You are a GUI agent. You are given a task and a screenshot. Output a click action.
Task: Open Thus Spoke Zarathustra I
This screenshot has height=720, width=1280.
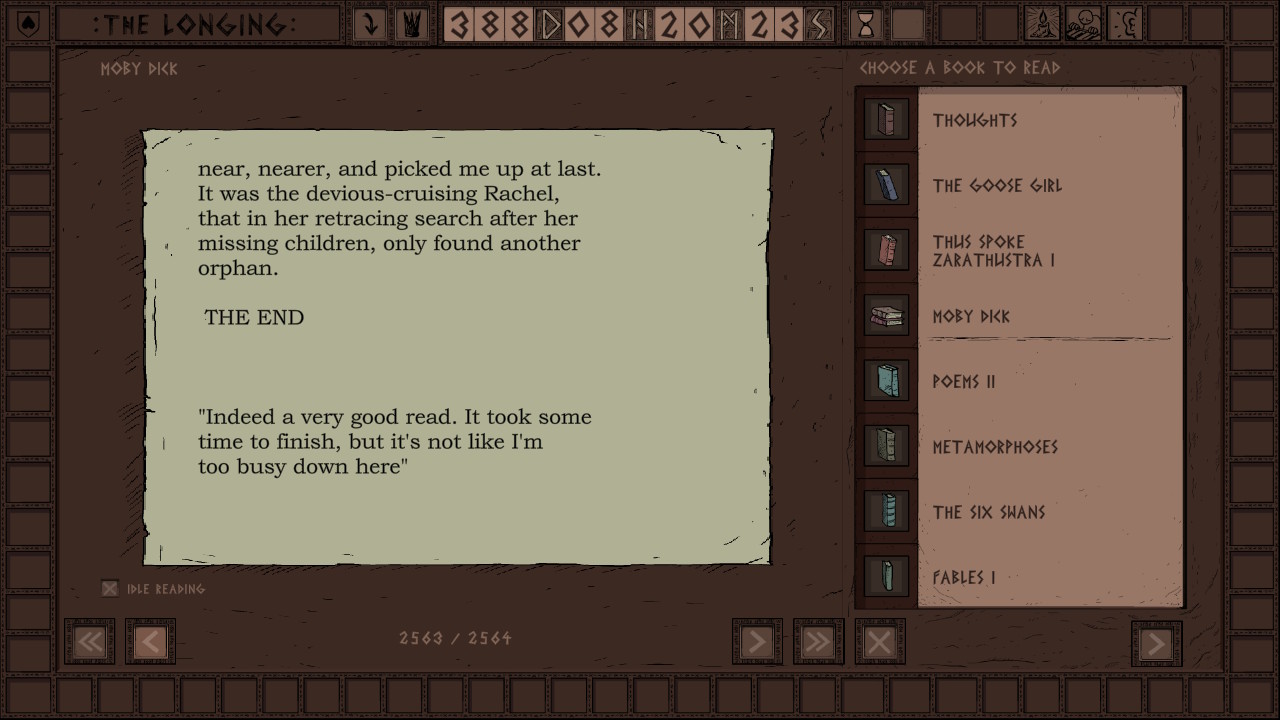(x=993, y=251)
